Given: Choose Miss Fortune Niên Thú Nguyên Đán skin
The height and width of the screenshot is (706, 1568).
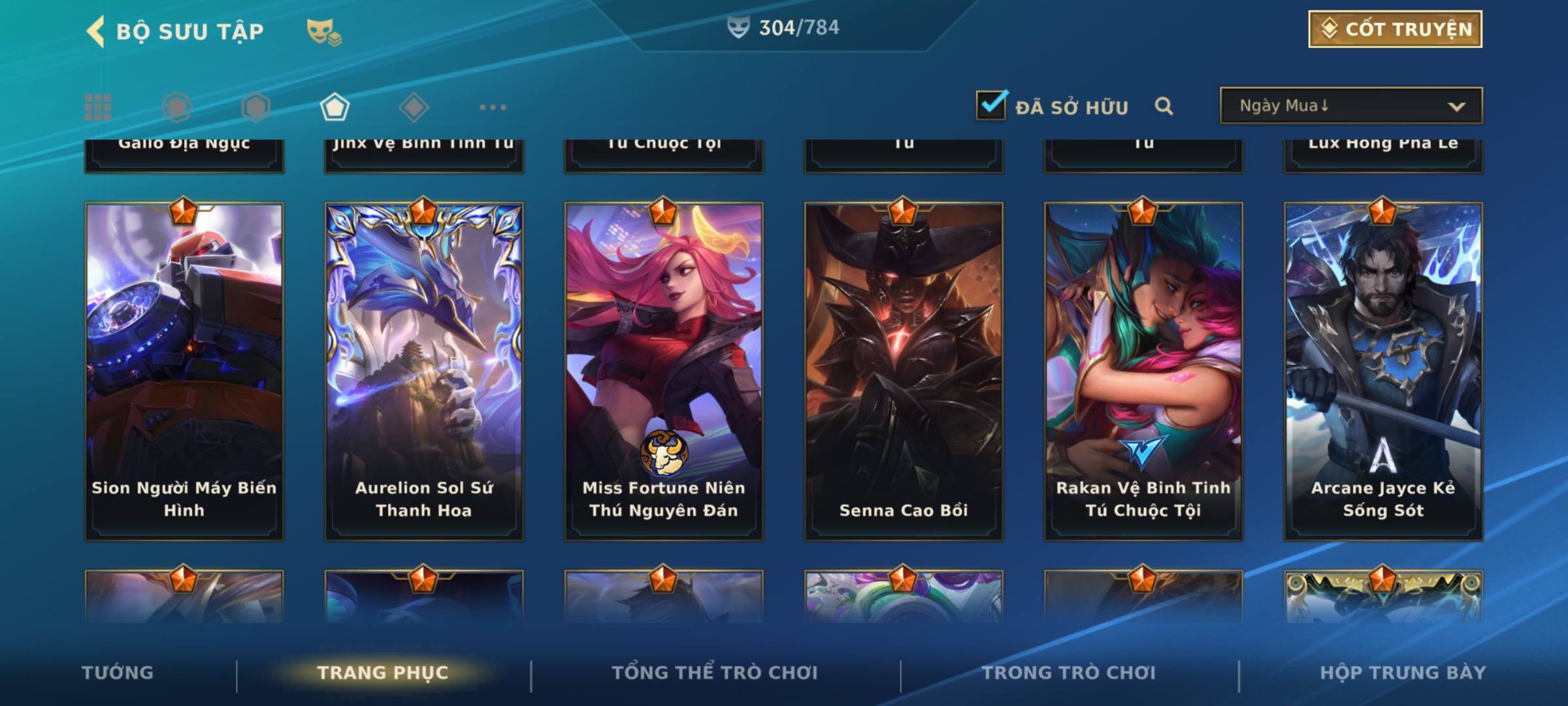Looking at the screenshot, I should click(x=664, y=371).
